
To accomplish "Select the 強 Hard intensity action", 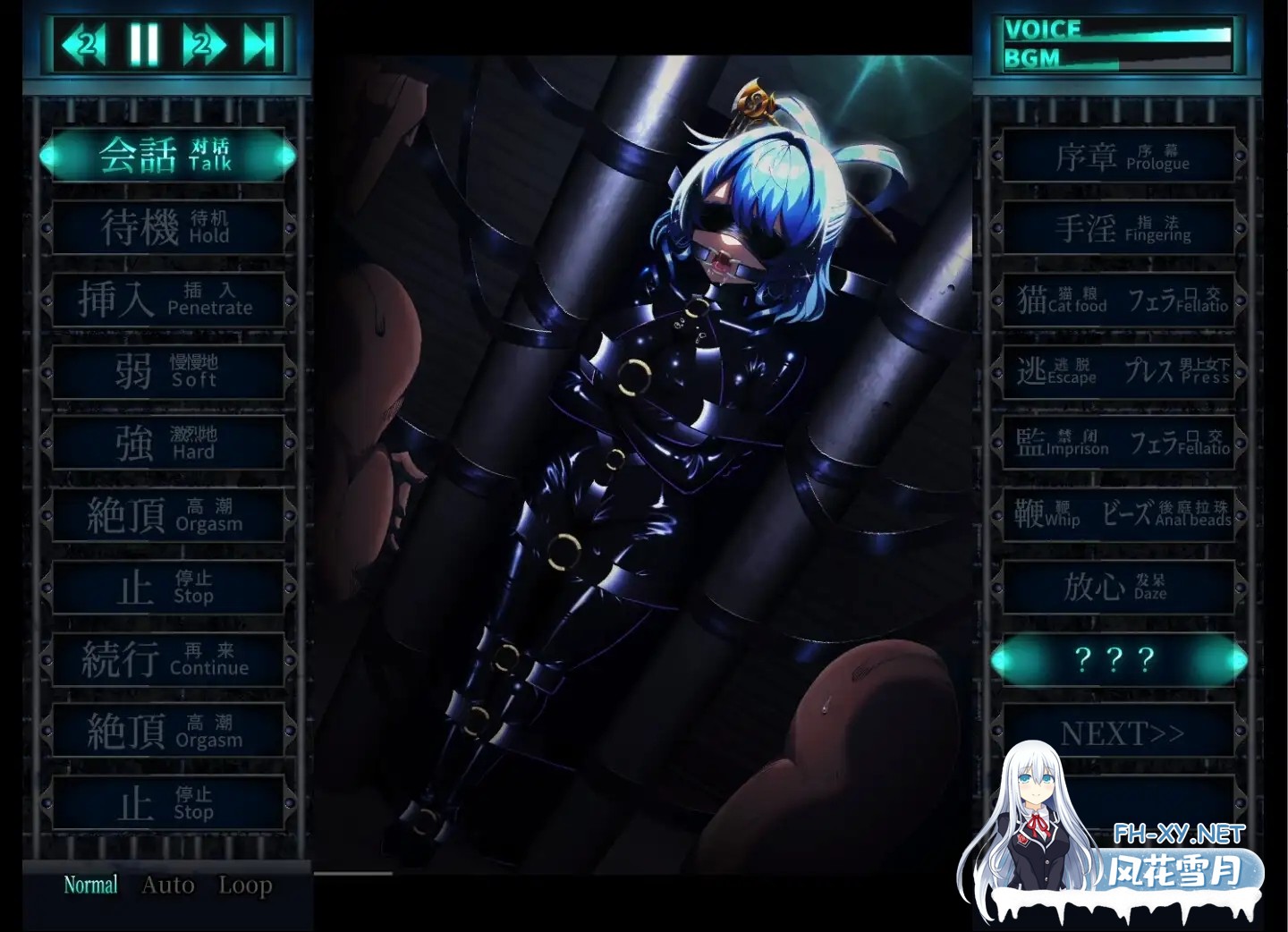I will [x=168, y=443].
